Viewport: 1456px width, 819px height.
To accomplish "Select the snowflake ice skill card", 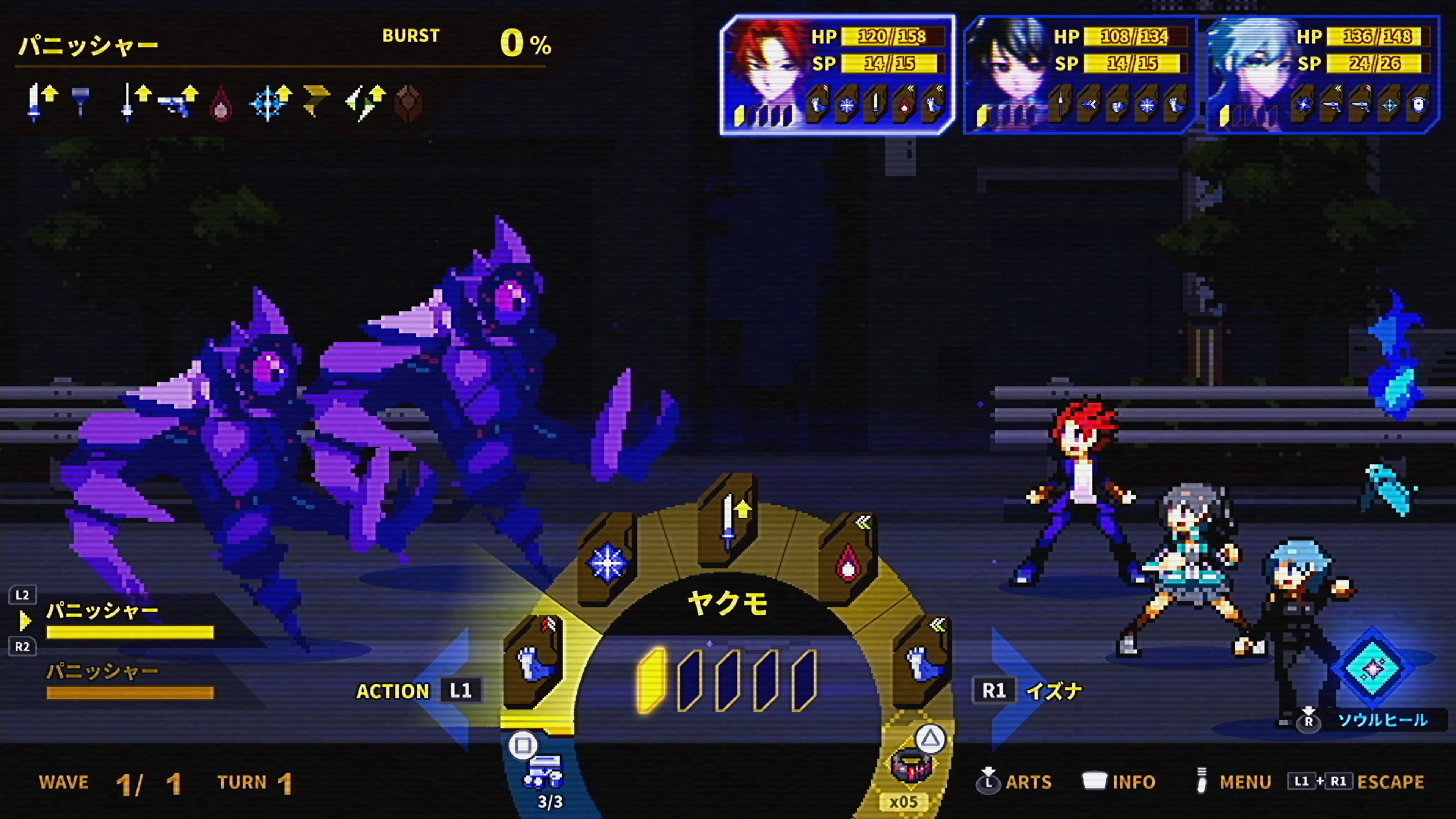I will tap(607, 560).
